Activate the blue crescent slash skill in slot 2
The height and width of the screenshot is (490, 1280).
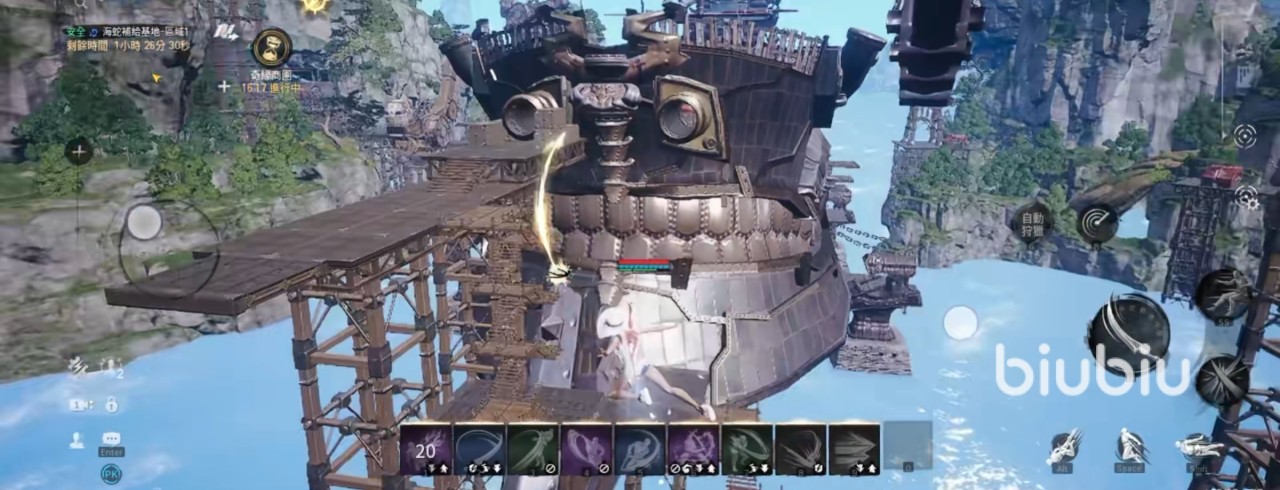(x=479, y=448)
